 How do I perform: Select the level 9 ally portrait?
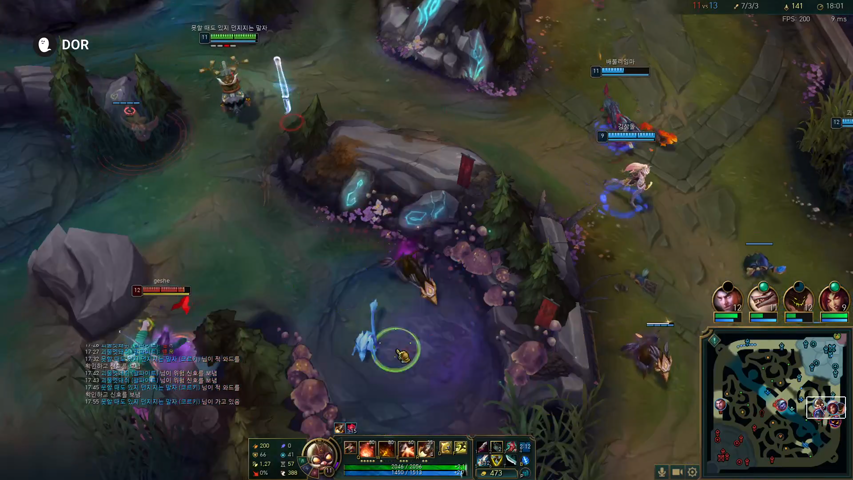click(x=834, y=300)
